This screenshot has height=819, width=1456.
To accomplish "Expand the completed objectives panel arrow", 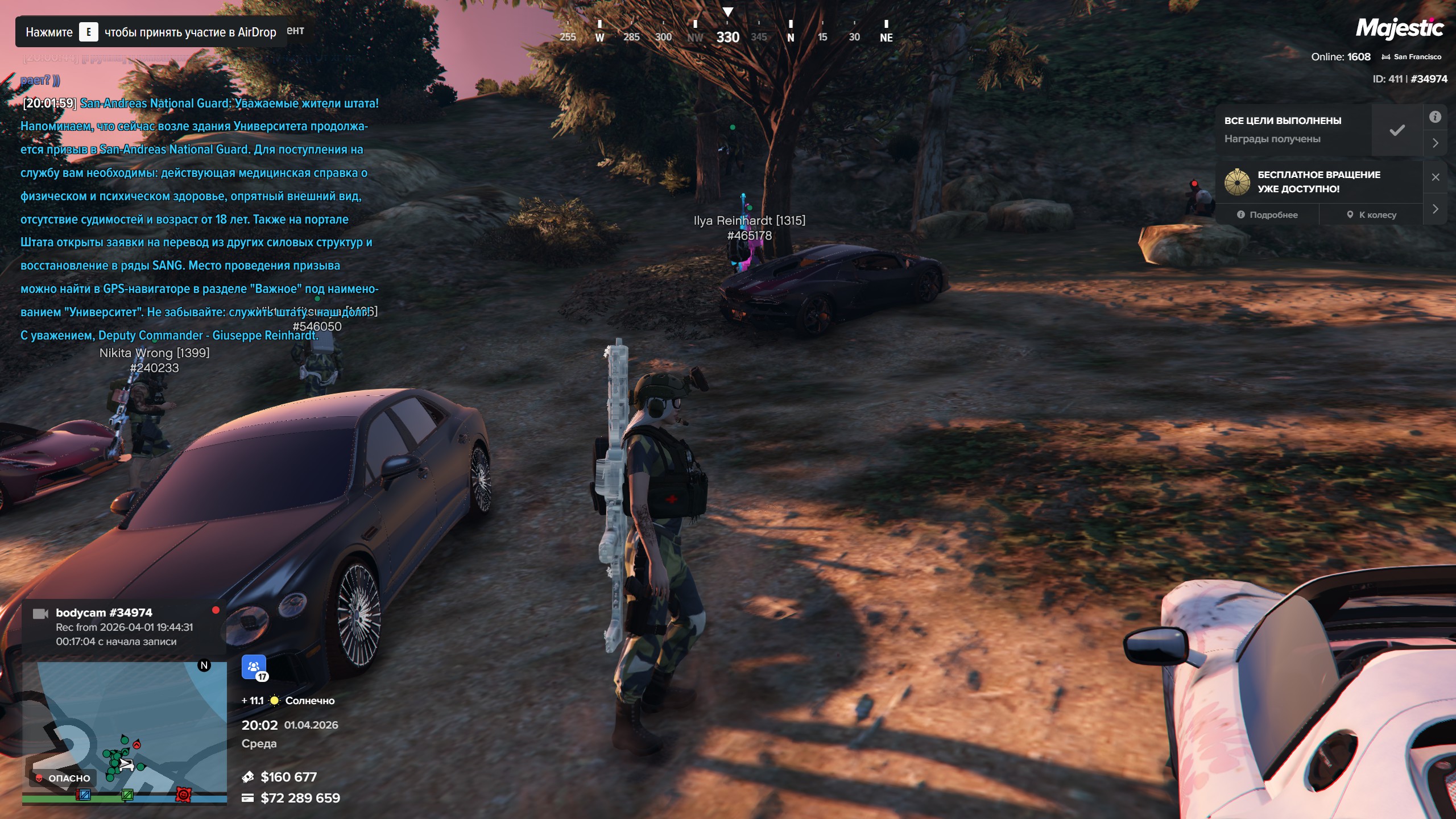I will [x=1435, y=143].
